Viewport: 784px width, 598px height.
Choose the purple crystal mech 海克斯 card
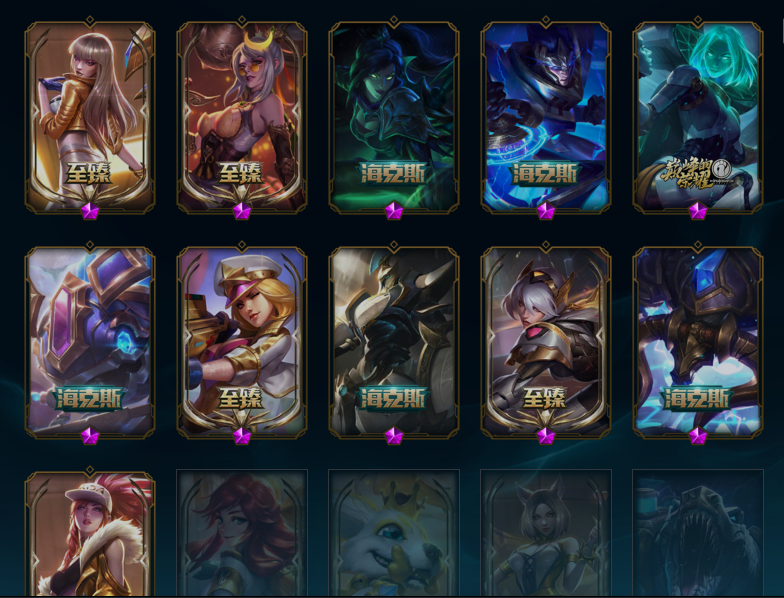[x=90, y=341]
